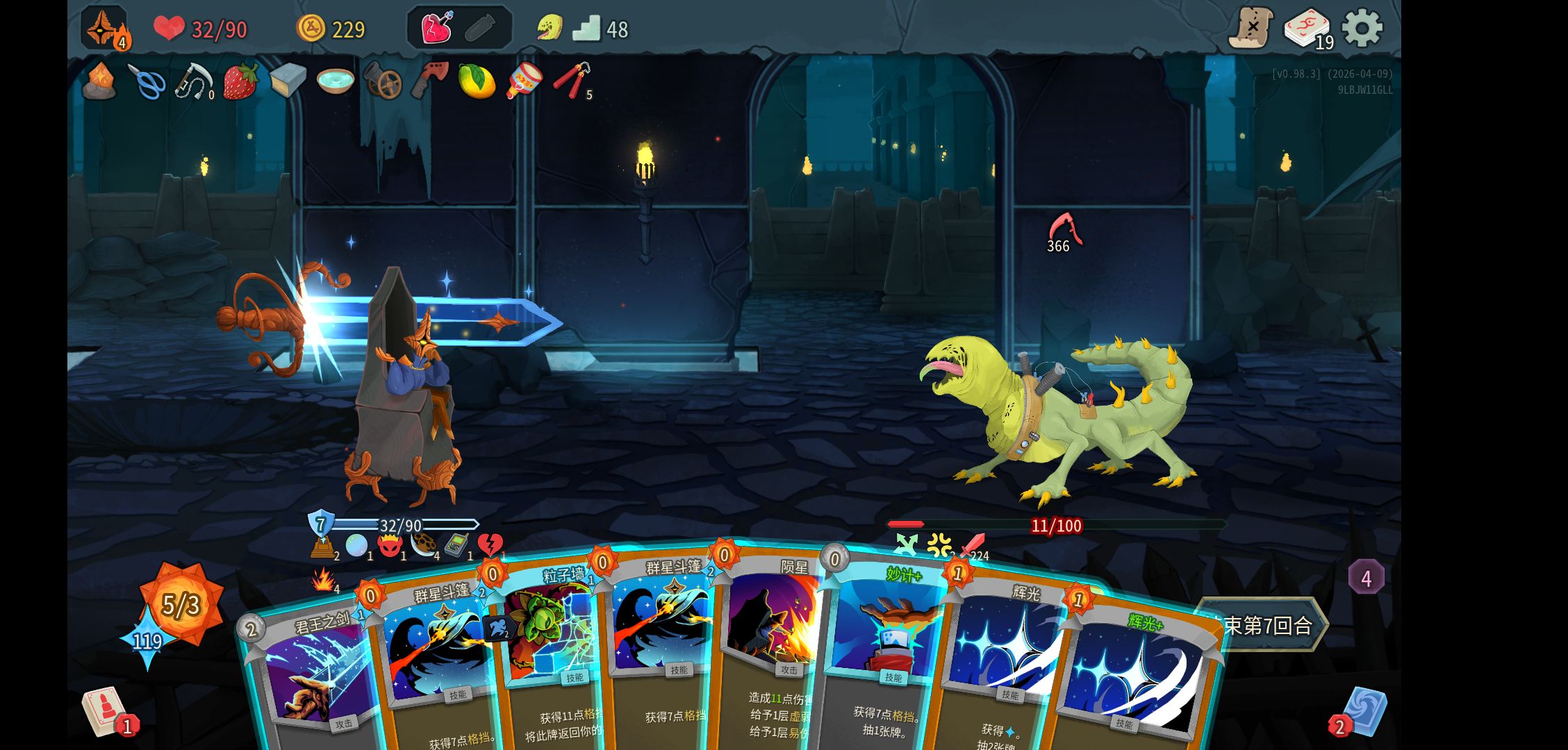The image size is (1568, 750).
Task: Open the map scroll
Action: tap(1251, 28)
